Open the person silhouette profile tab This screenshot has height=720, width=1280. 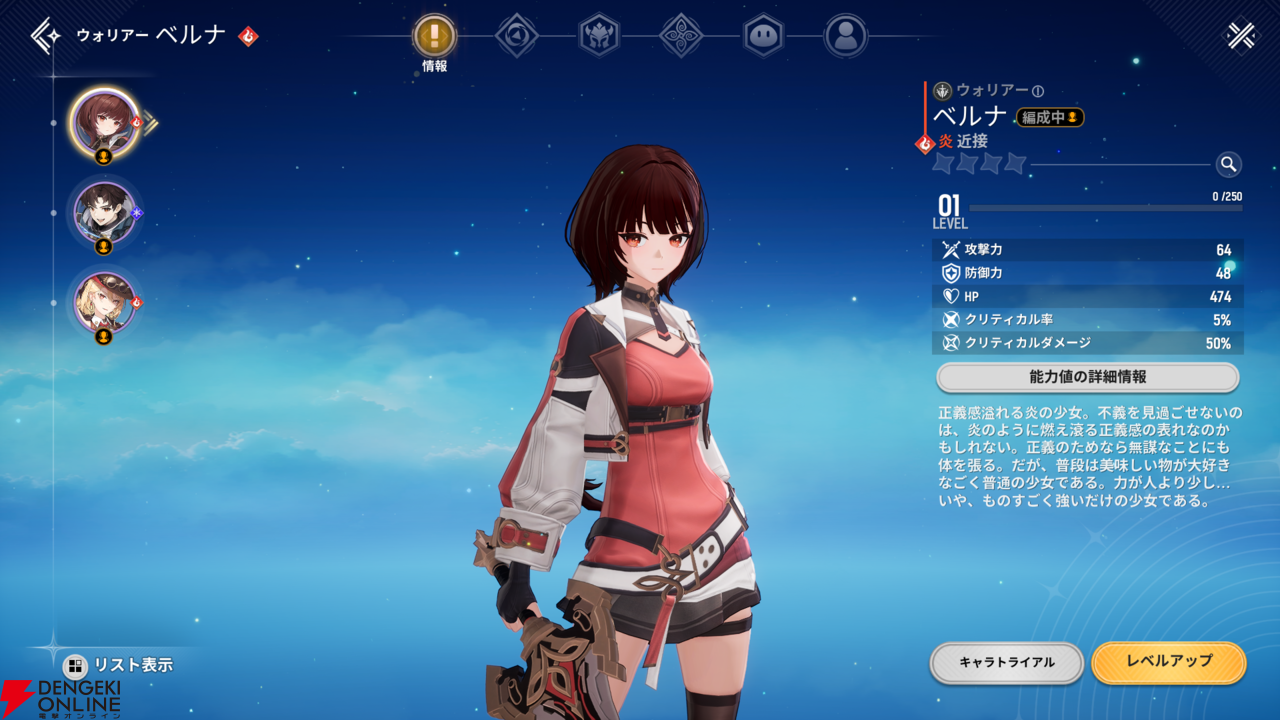[x=845, y=37]
